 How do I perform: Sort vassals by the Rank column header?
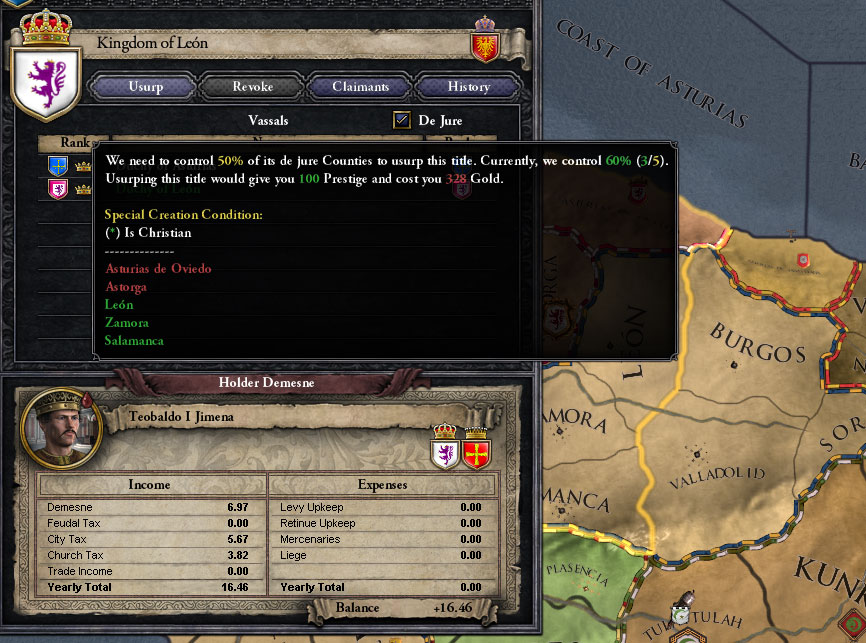pyautogui.click(x=75, y=143)
